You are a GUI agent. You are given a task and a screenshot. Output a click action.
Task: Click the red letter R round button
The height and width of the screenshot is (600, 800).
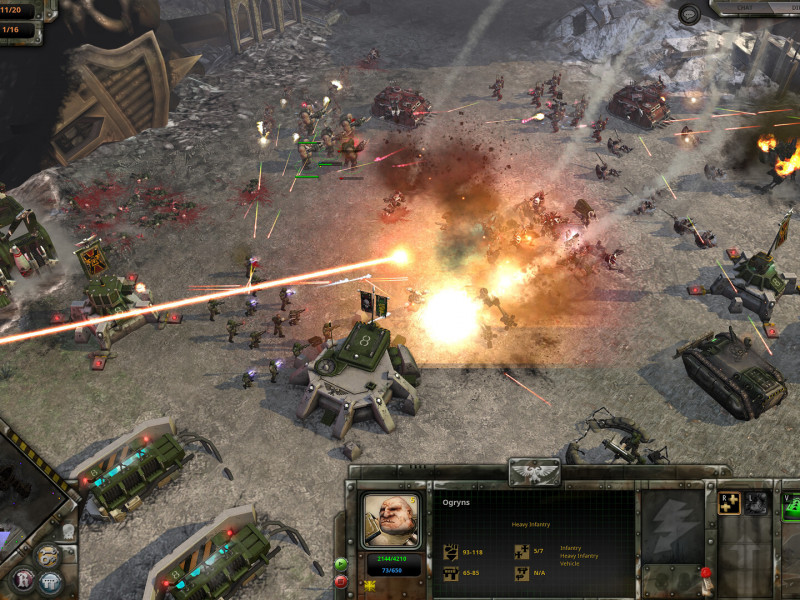tap(22, 580)
